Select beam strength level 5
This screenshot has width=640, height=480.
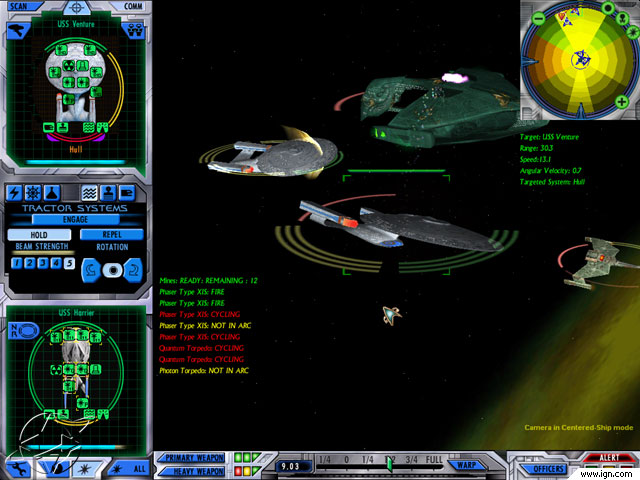pyautogui.click(x=69, y=264)
